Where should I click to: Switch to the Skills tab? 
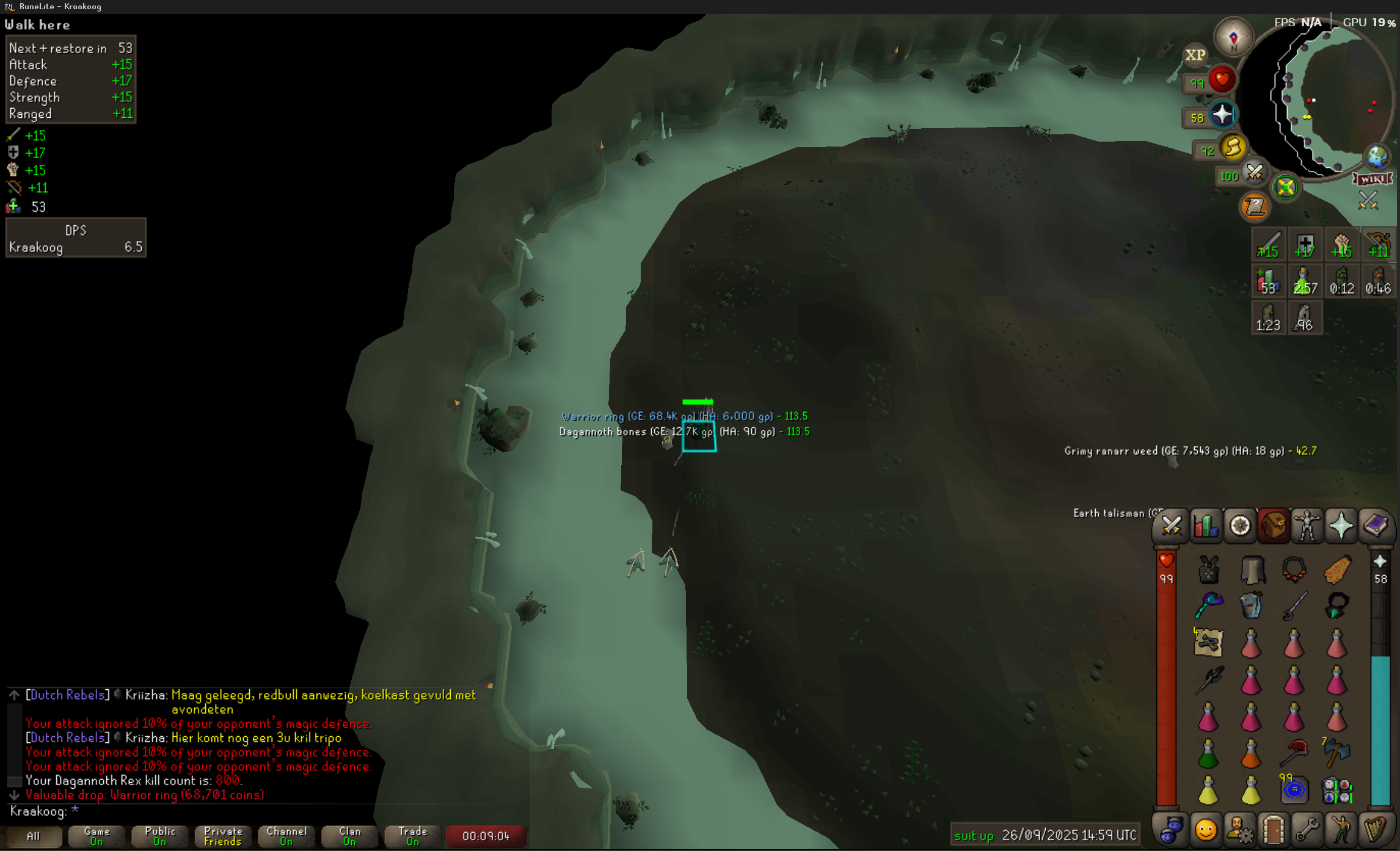click(1206, 526)
